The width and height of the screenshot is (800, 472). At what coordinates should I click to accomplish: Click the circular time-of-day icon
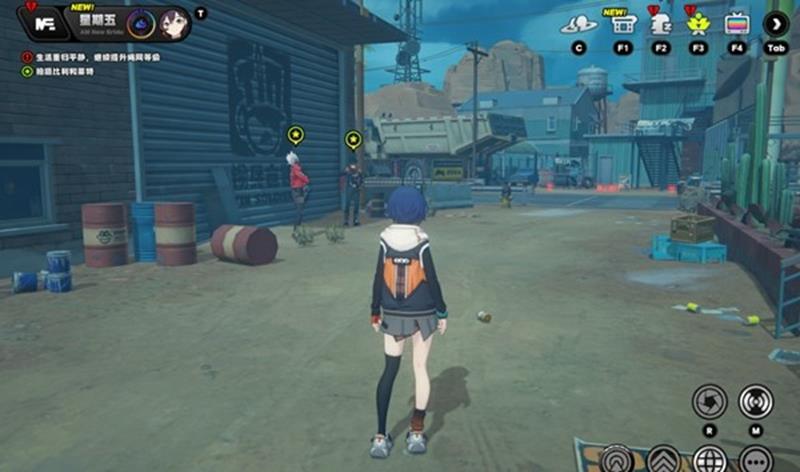tap(141, 21)
